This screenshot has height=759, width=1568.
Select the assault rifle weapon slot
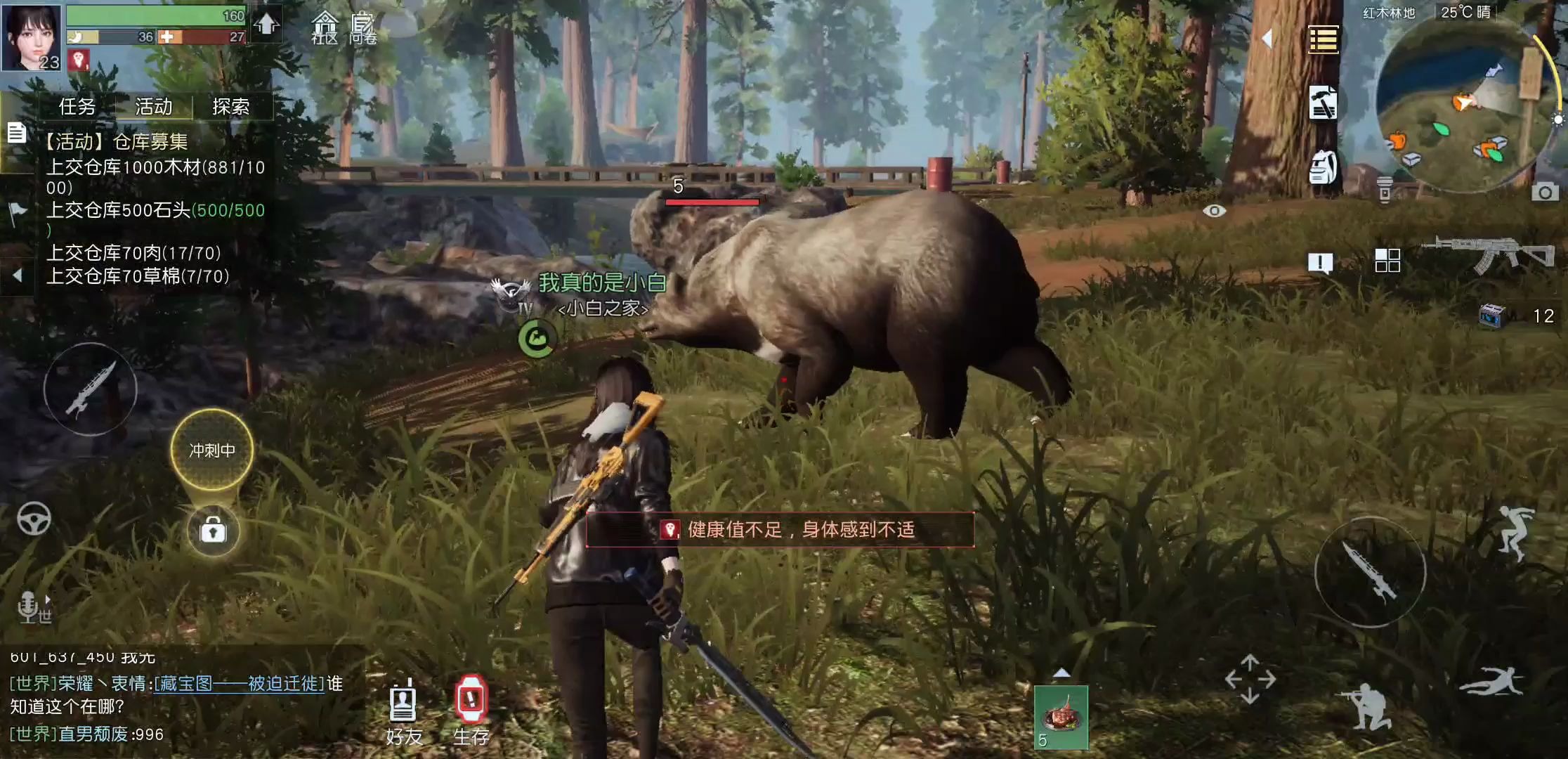1488,254
